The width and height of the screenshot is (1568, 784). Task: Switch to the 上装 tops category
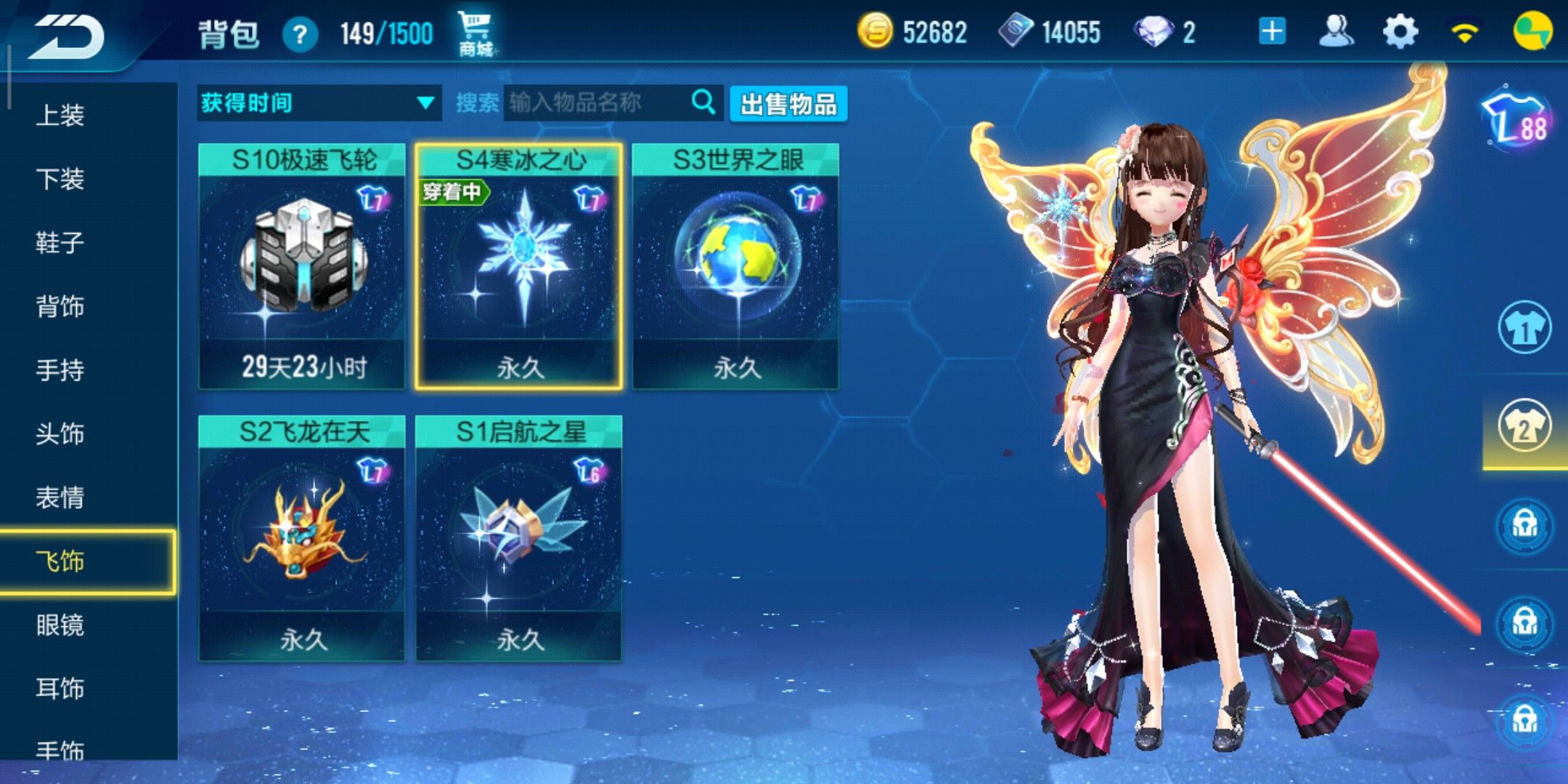click(x=60, y=115)
